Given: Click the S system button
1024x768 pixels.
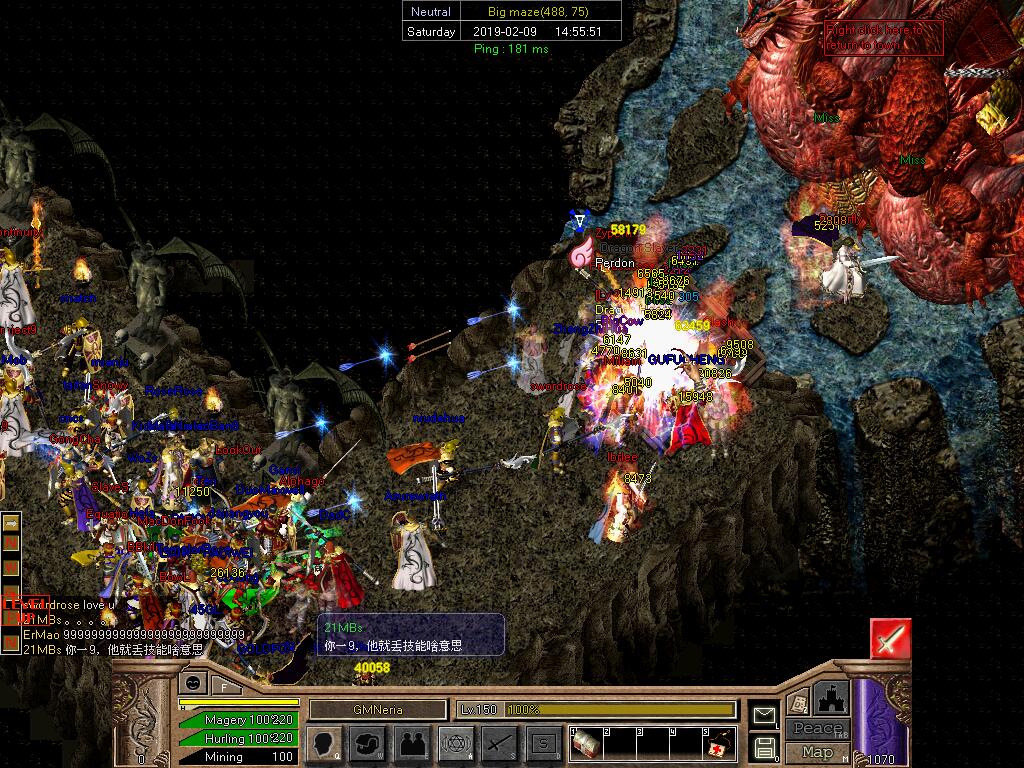Looking at the screenshot, I should [x=544, y=743].
